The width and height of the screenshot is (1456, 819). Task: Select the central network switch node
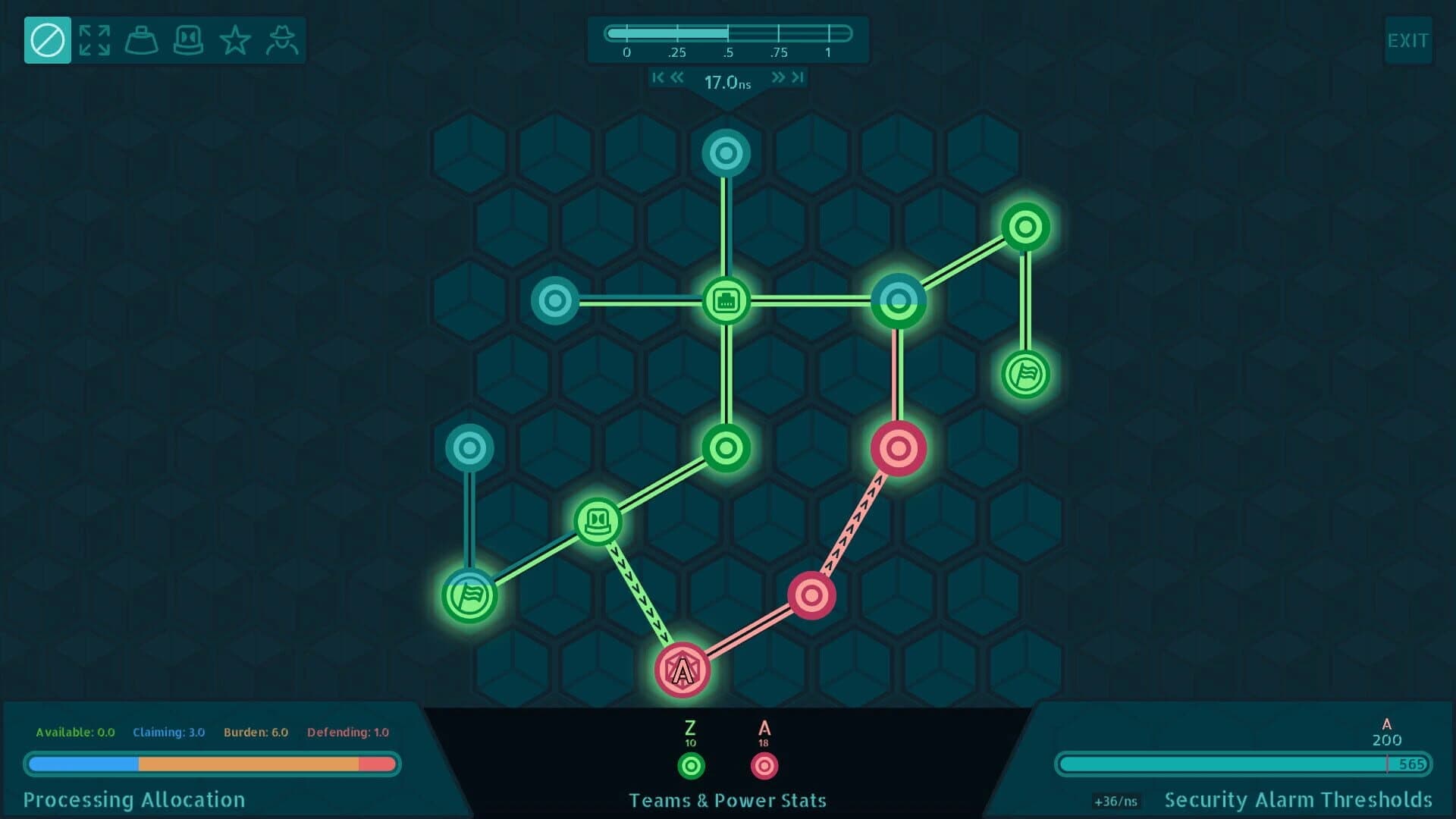pos(726,301)
